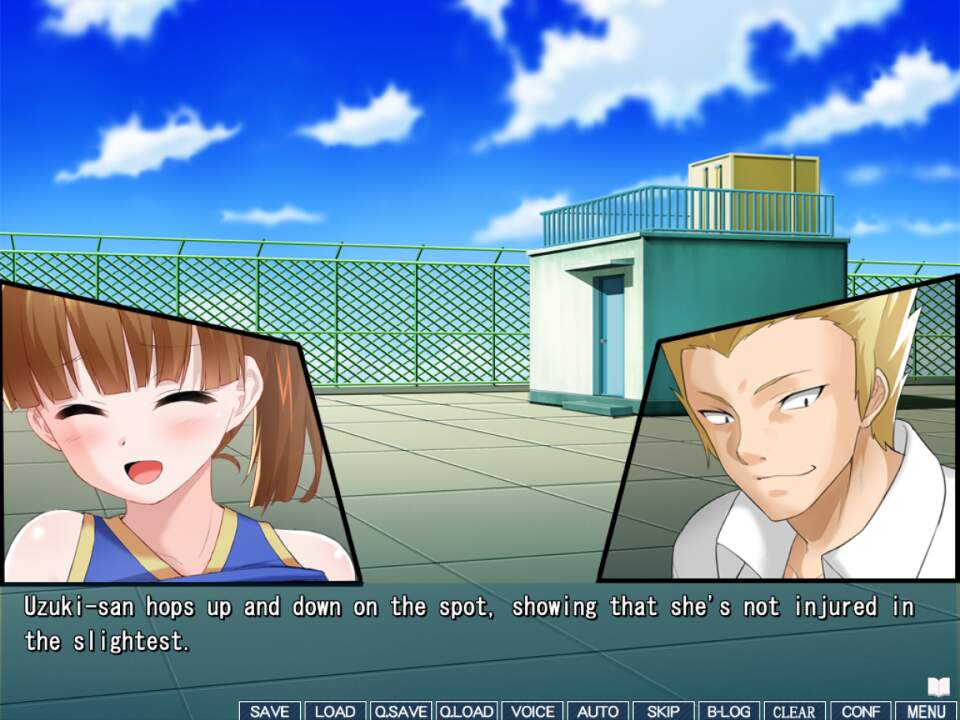The image size is (960, 720).
Task: Open the CONF configuration settings
Action: [861, 711]
